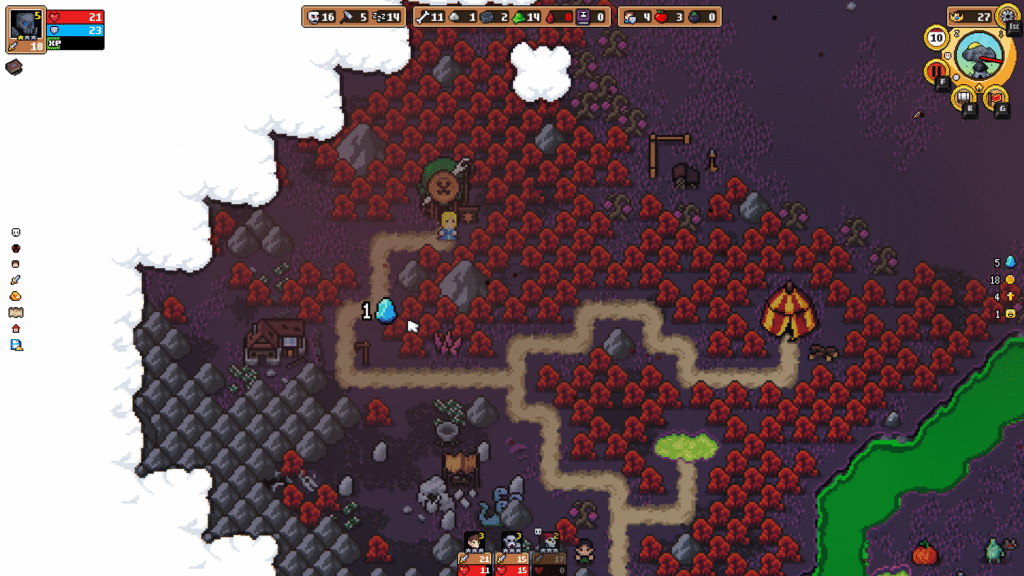Click the magnifier document icon

[x=16, y=345]
